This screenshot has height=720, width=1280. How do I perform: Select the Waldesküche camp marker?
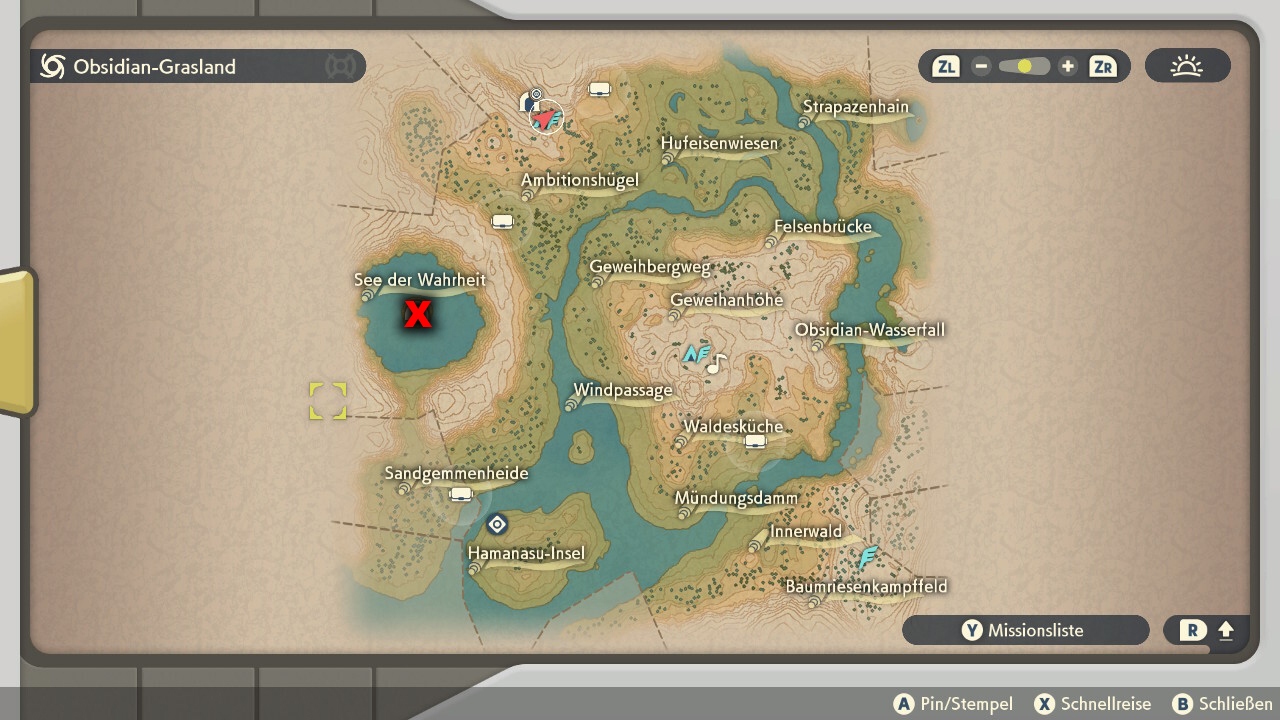[x=755, y=442]
